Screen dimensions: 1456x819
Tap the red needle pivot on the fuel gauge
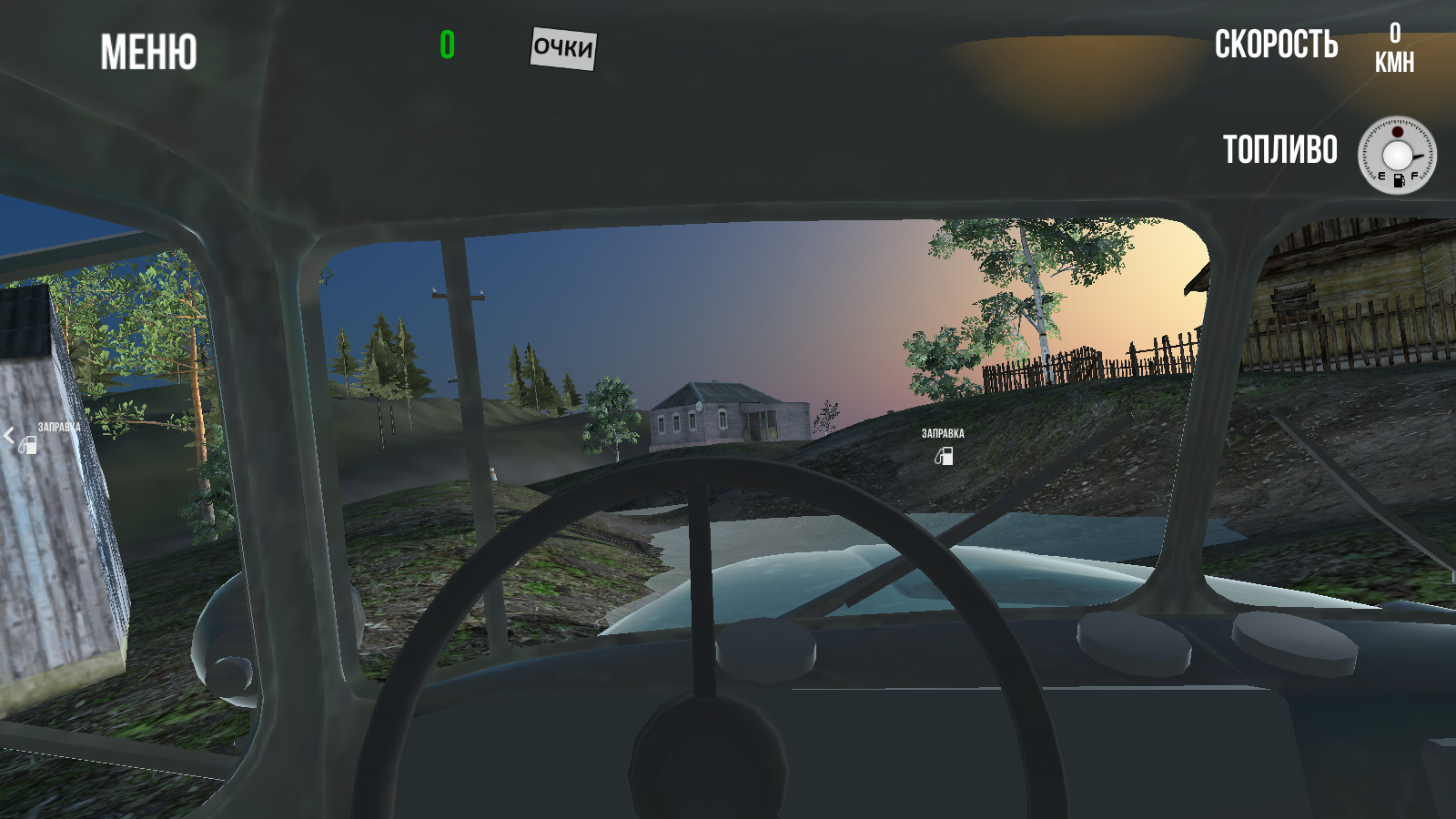point(1398,132)
